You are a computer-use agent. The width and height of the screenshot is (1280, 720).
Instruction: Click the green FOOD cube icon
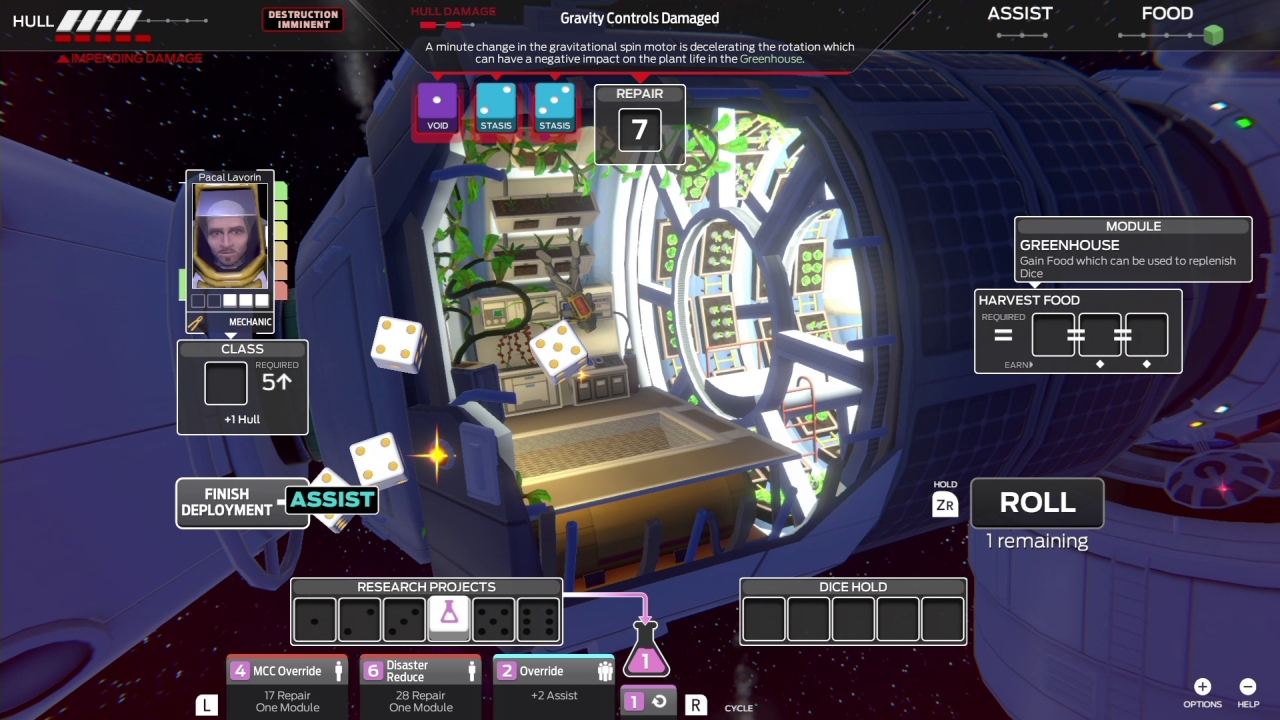coord(1212,35)
